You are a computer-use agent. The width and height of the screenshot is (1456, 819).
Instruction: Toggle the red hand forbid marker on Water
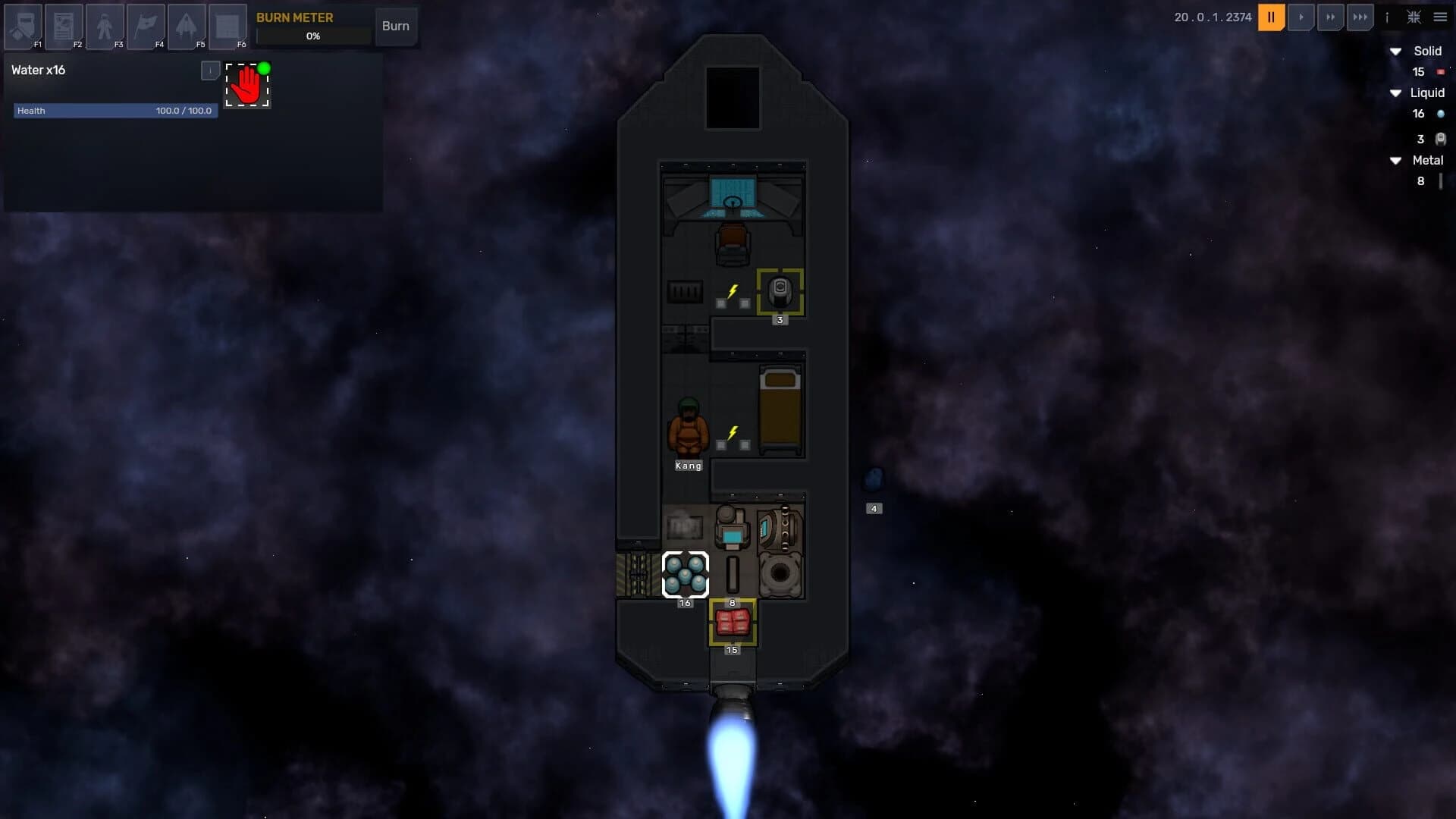coord(247,83)
